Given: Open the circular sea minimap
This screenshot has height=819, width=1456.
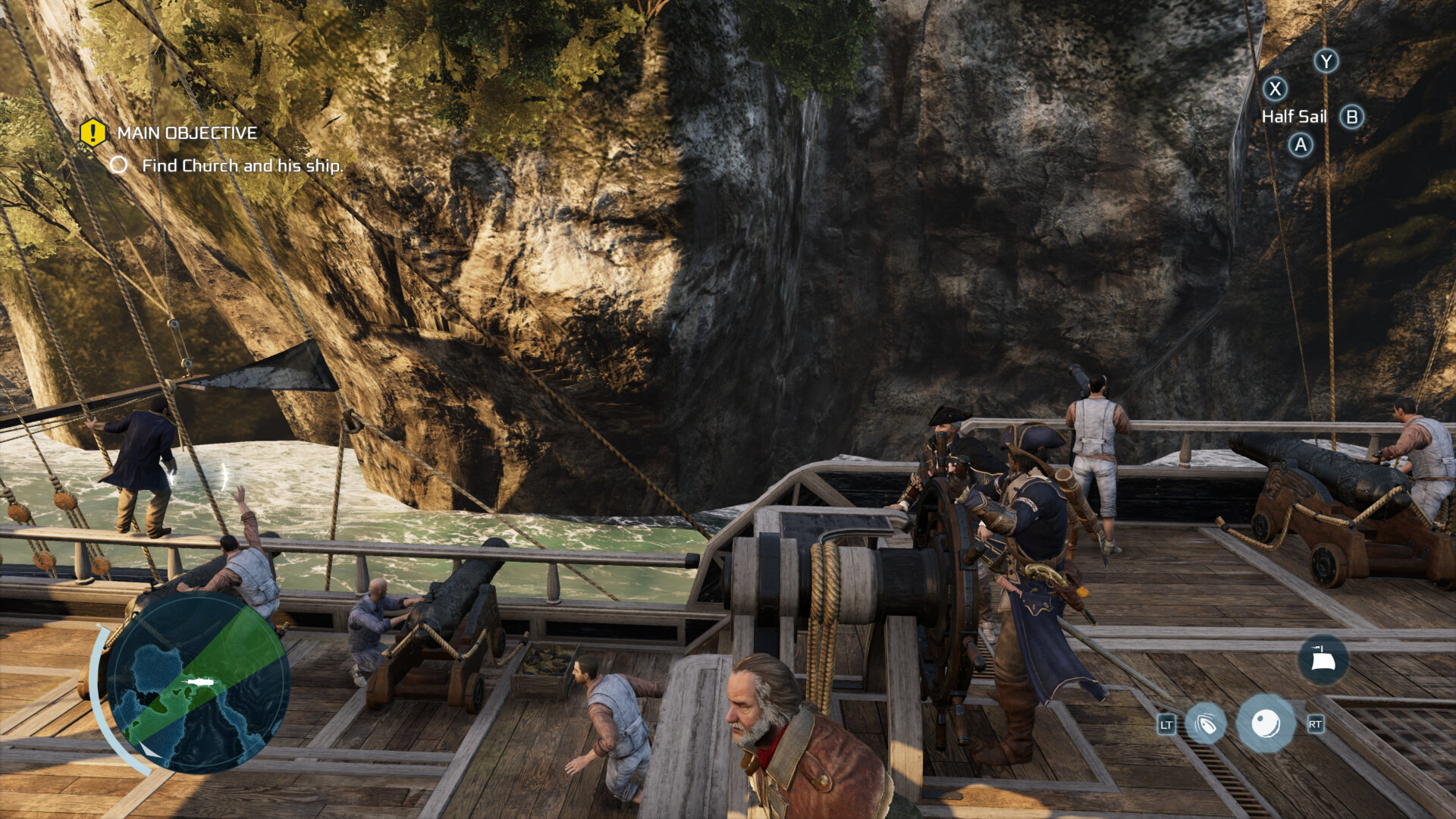Looking at the screenshot, I should (x=199, y=682).
